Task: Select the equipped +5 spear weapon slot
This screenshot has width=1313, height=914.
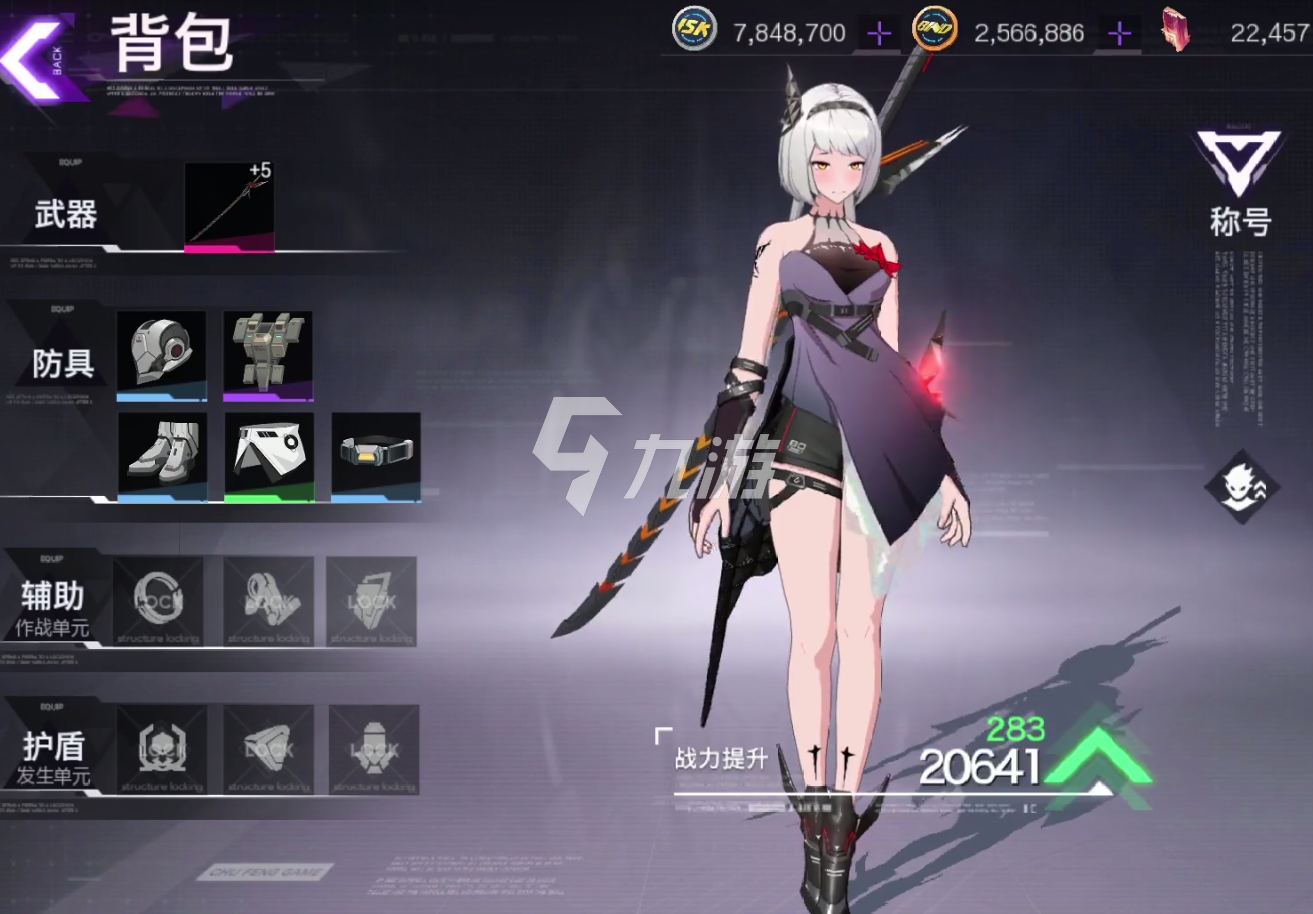Action: pyautogui.click(x=229, y=207)
